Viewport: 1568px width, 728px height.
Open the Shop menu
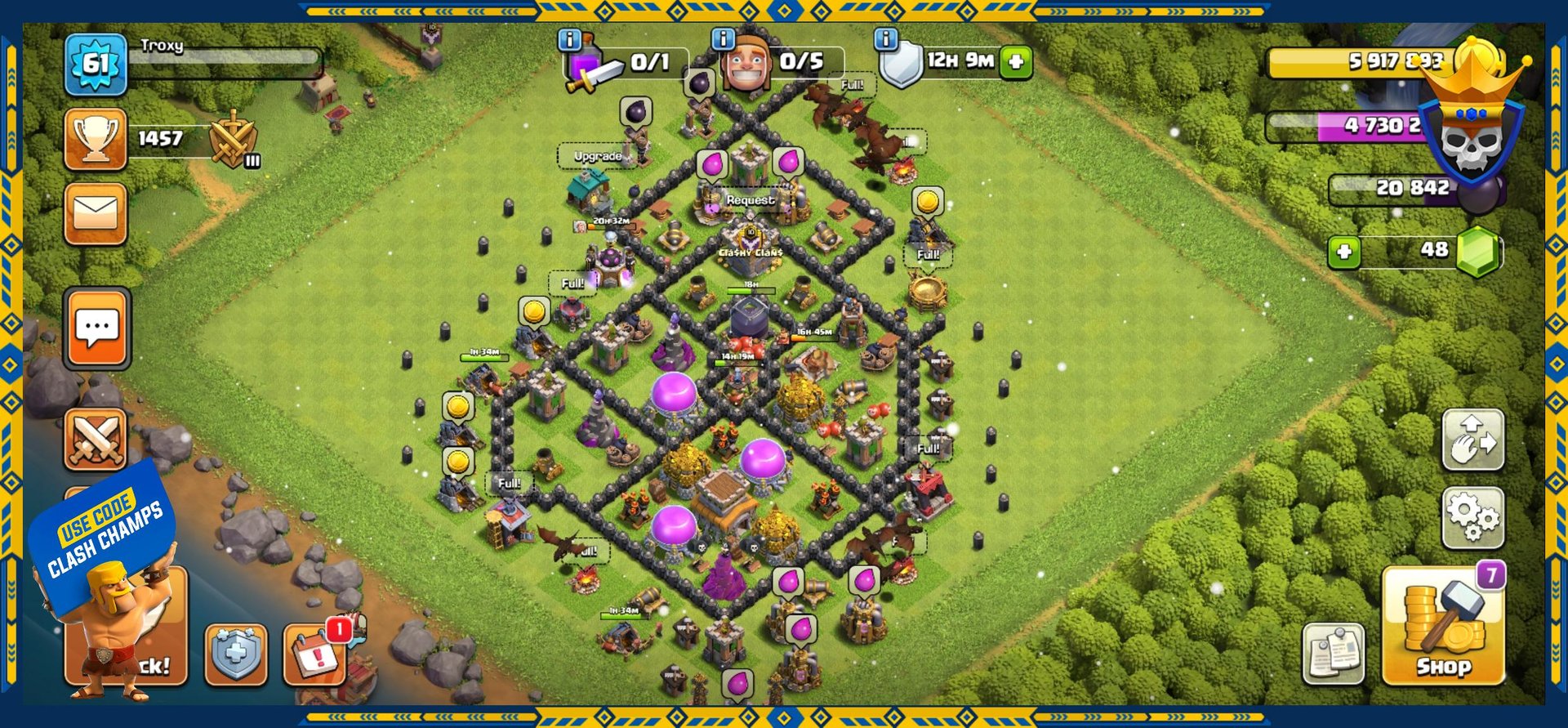(x=1443, y=627)
